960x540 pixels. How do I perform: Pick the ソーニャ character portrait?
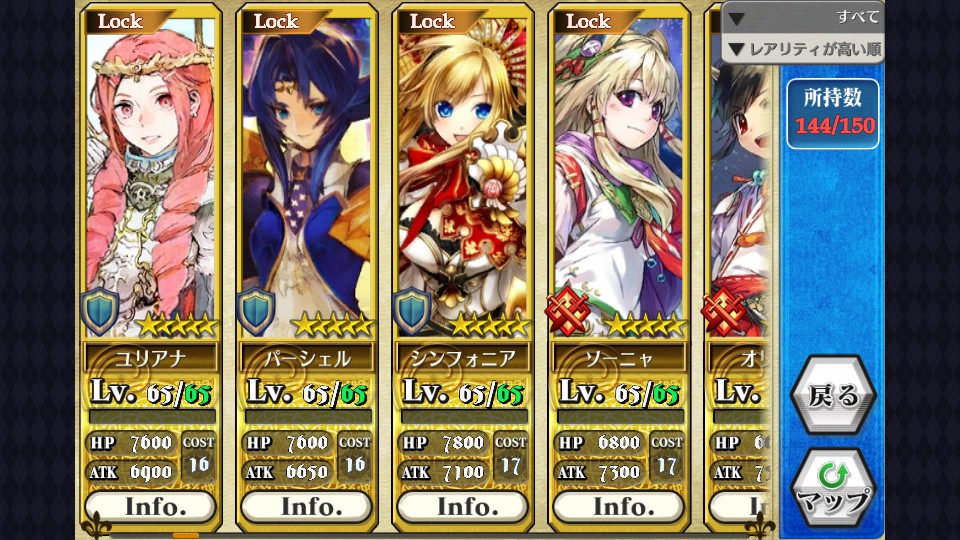tap(618, 180)
